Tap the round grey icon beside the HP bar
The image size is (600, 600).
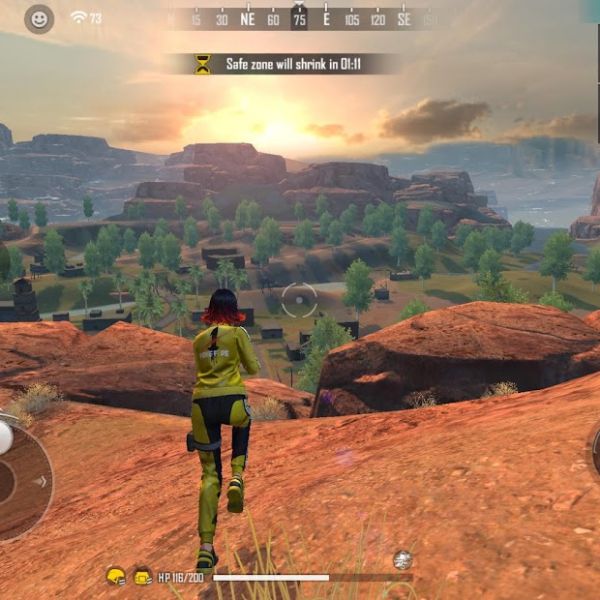click(402, 560)
